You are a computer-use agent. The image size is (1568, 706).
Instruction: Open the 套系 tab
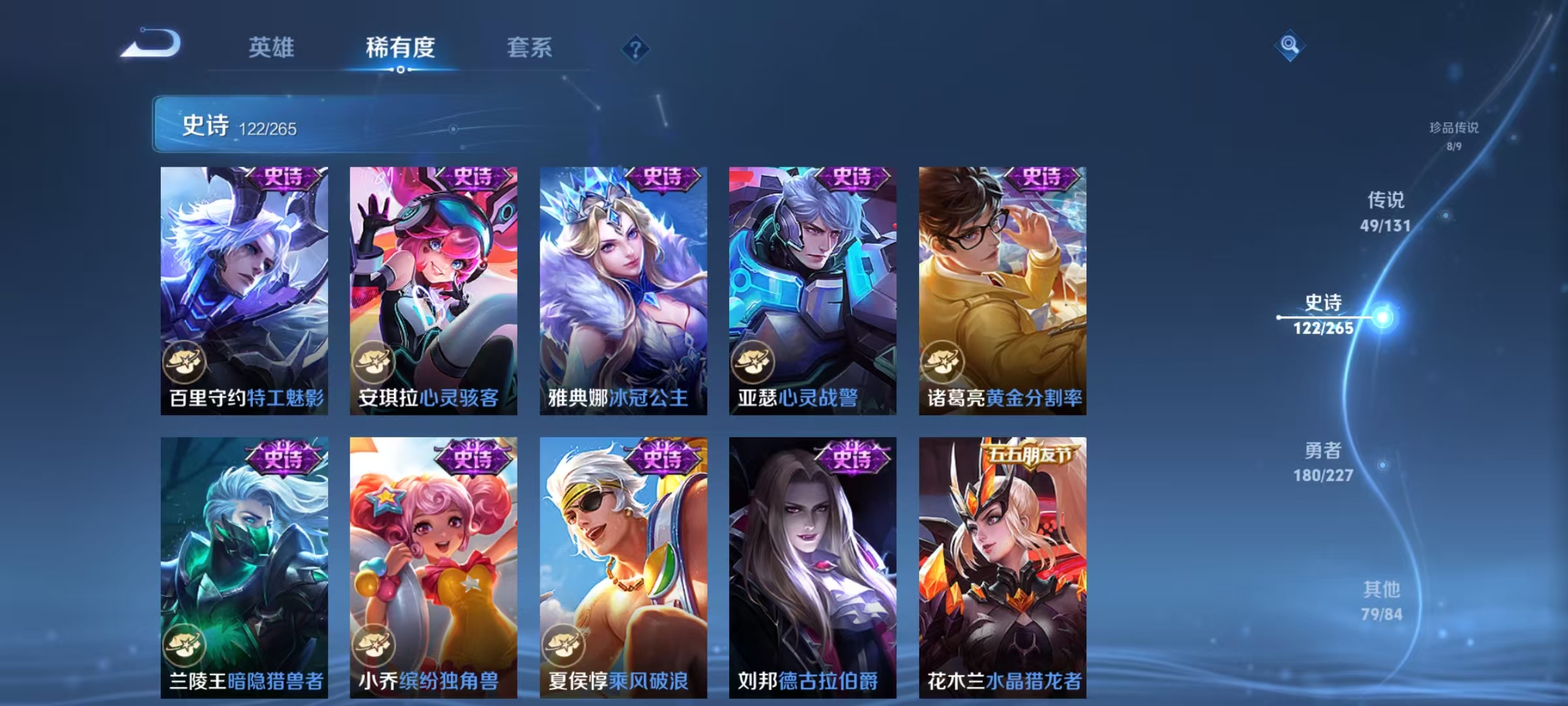point(530,47)
